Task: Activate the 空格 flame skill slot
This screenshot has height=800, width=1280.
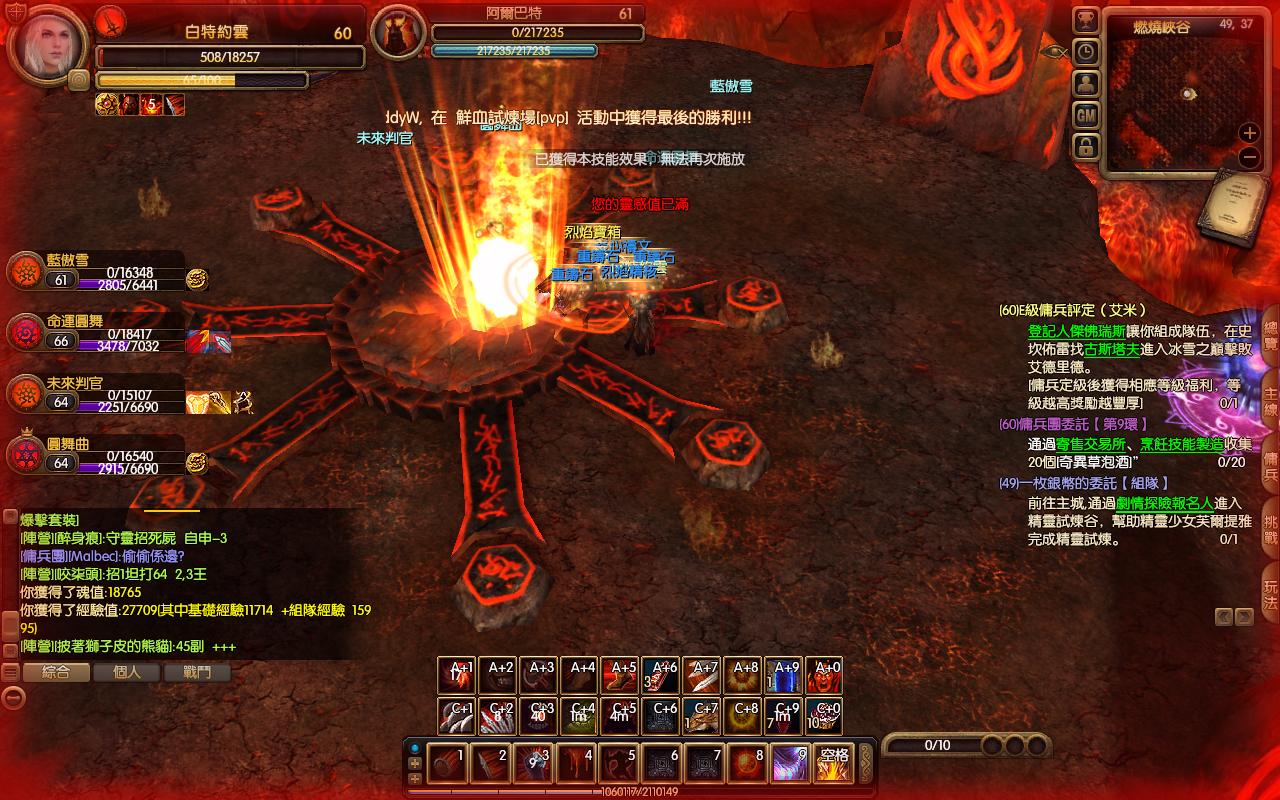Action: pyautogui.click(x=833, y=763)
